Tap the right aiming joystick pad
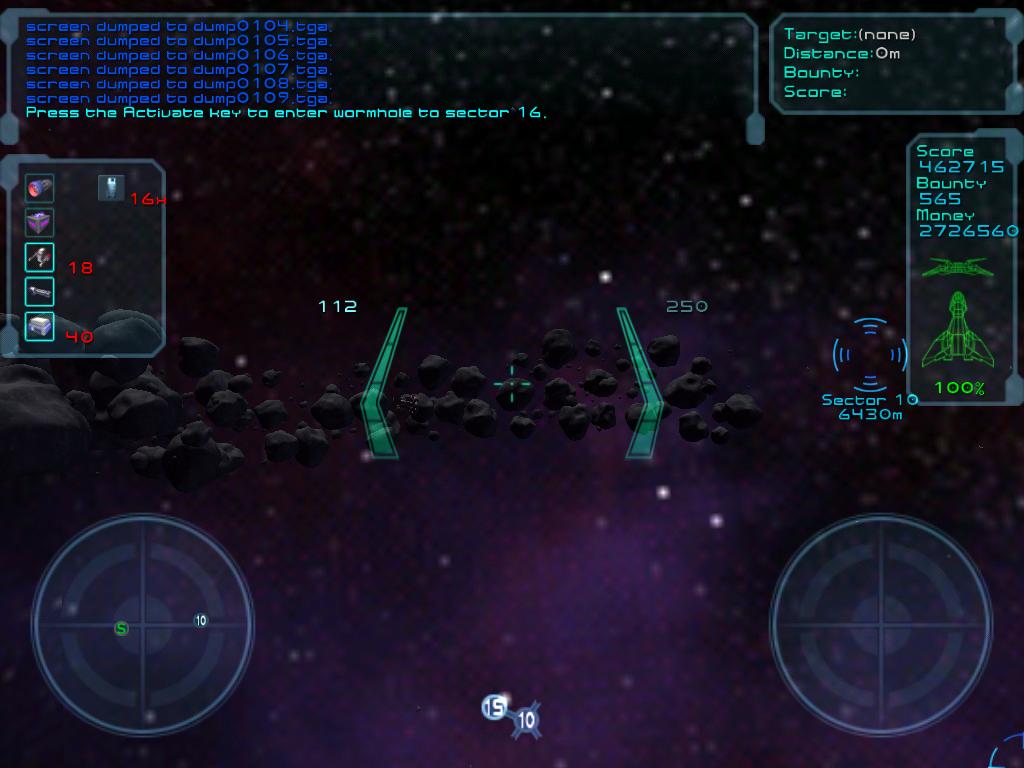This screenshot has height=768, width=1024. pyautogui.click(x=881, y=625)
